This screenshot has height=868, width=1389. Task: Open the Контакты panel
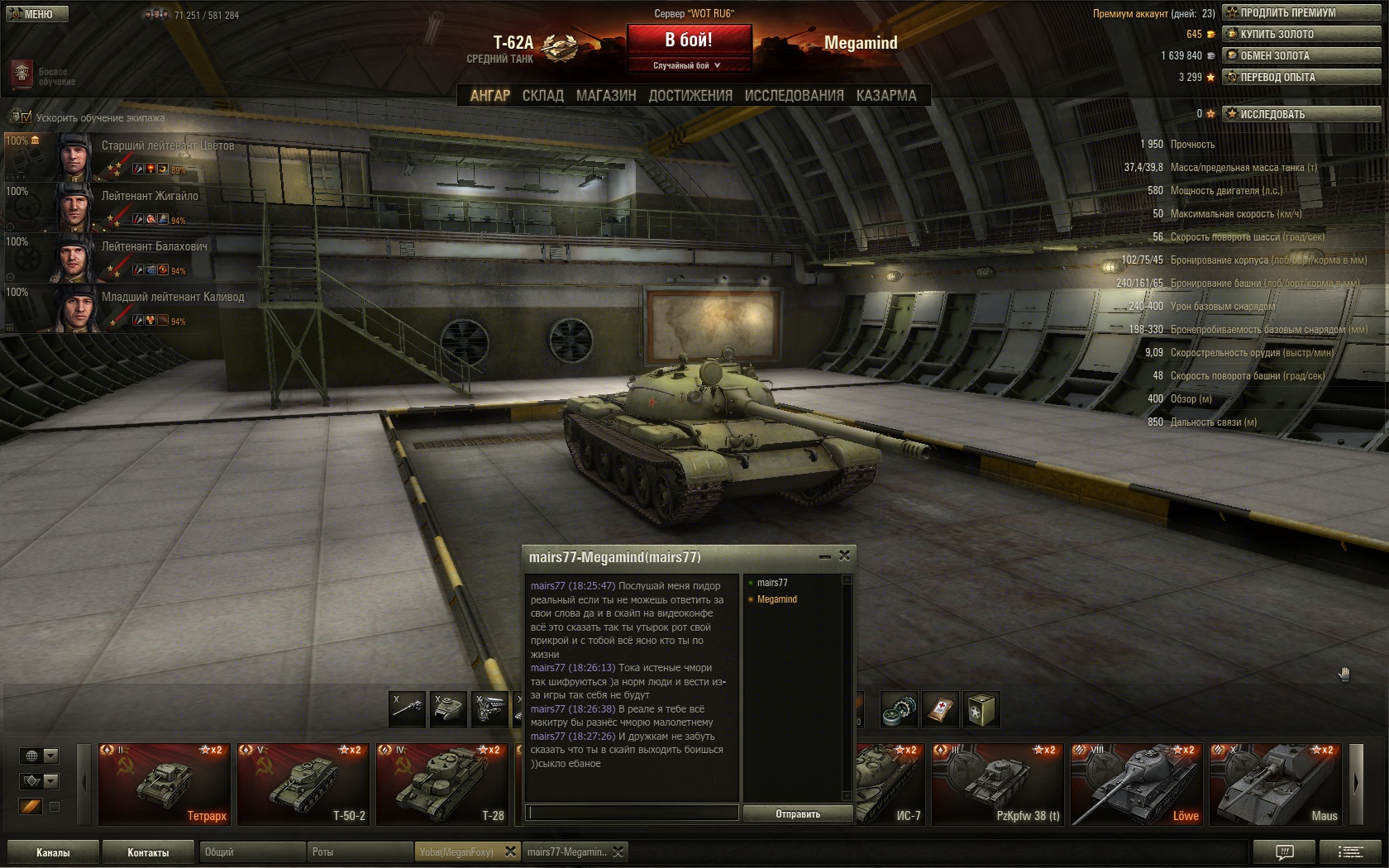tap(148, 852)
